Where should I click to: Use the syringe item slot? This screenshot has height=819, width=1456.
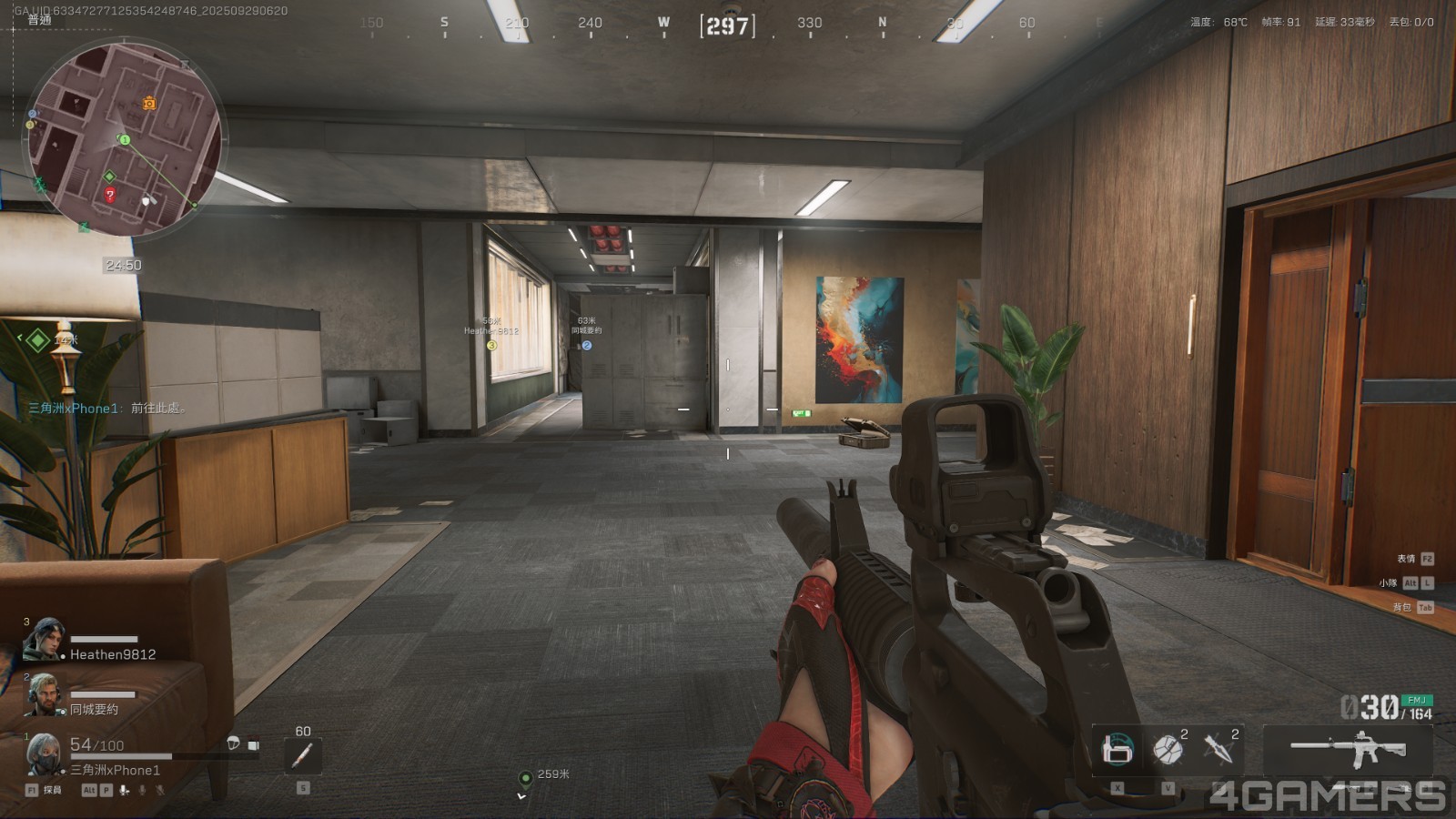303,755
